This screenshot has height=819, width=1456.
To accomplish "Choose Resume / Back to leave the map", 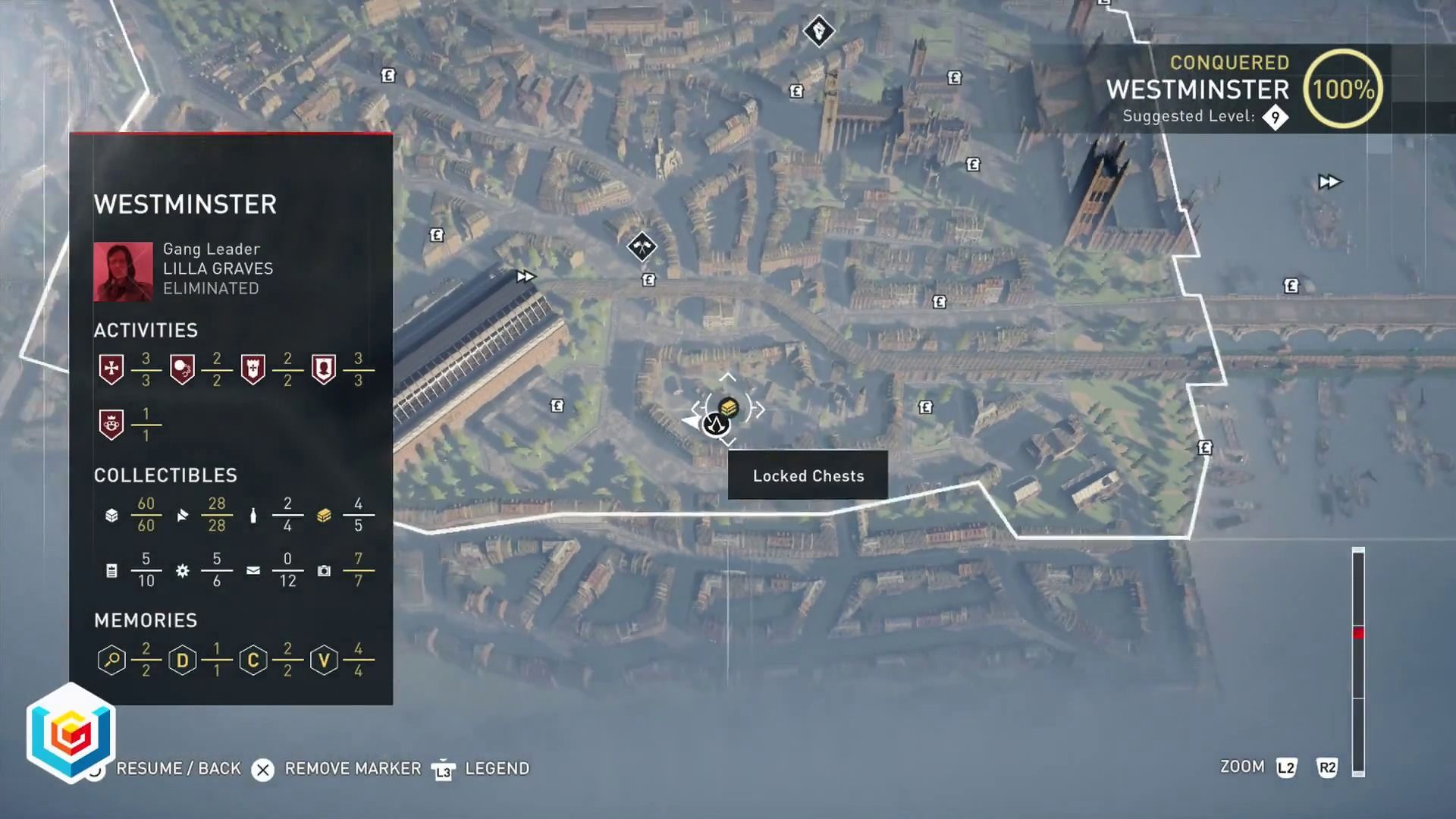I will click(177, 769).
